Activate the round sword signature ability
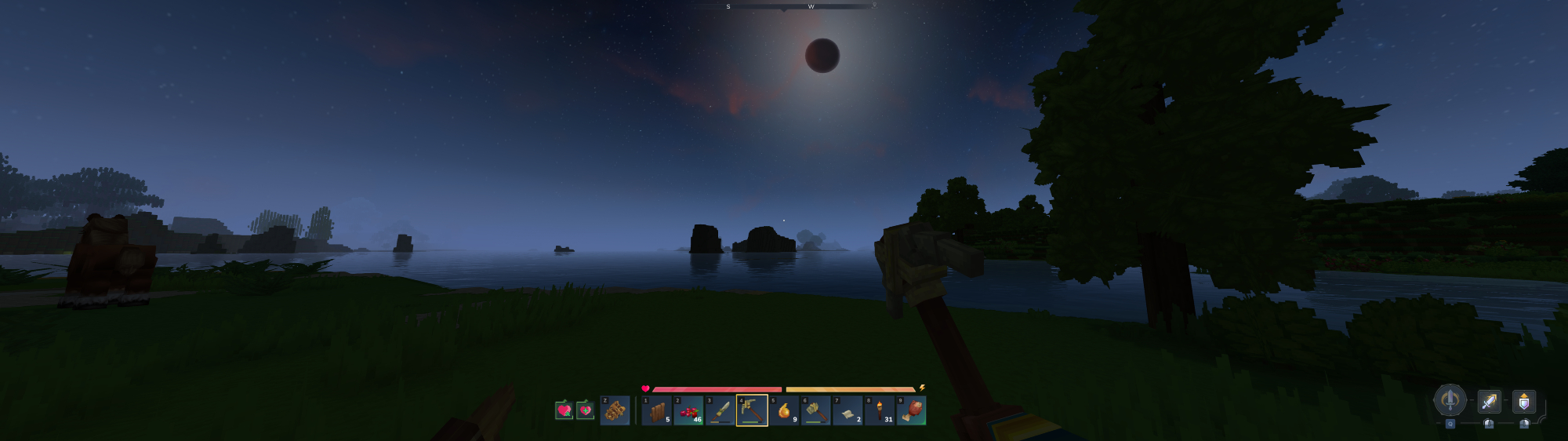The height and width of the screenshot is (441, 1568). coord(1450,400)
